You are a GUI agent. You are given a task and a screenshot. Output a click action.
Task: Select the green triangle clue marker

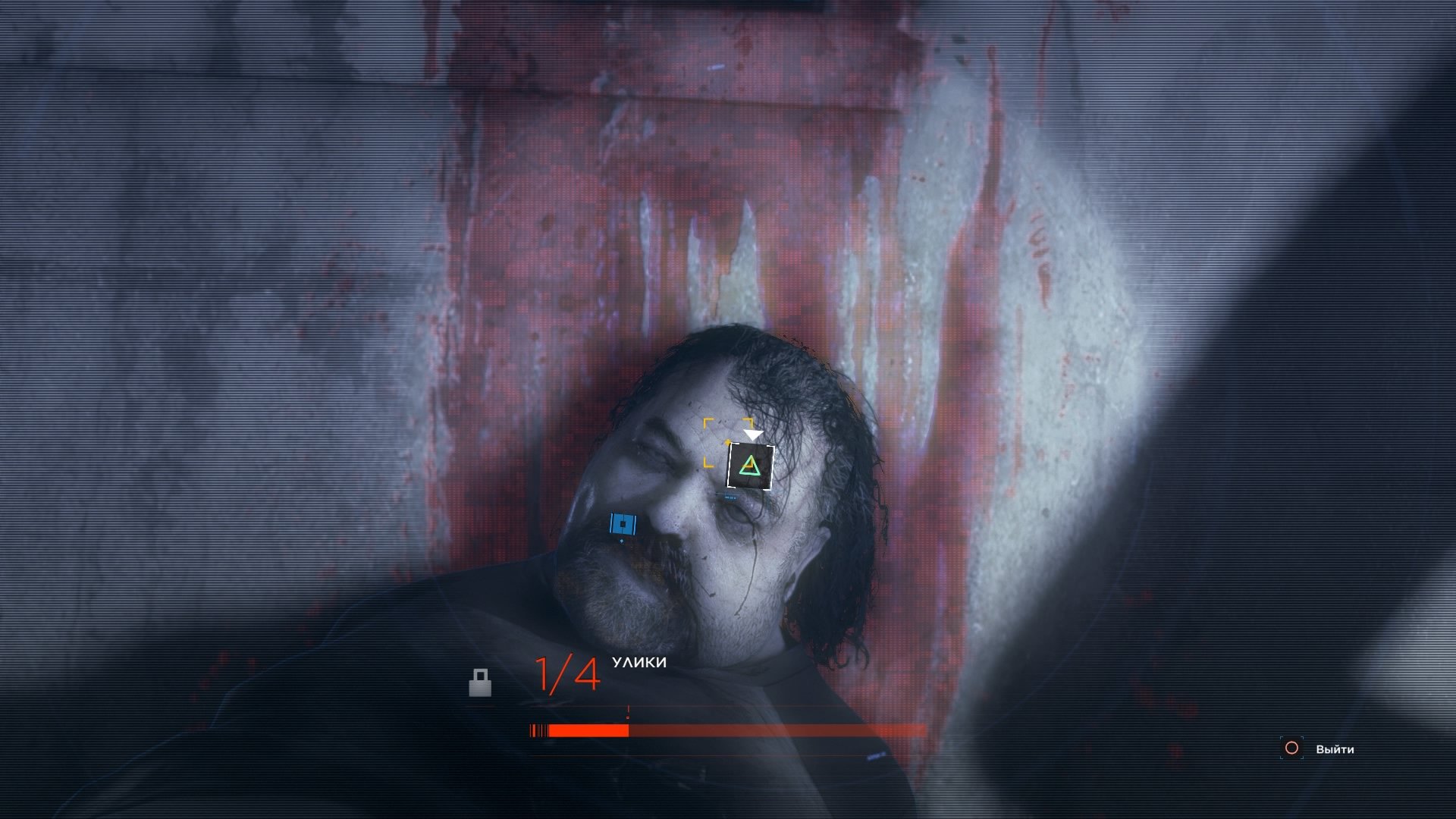(750, 466)
